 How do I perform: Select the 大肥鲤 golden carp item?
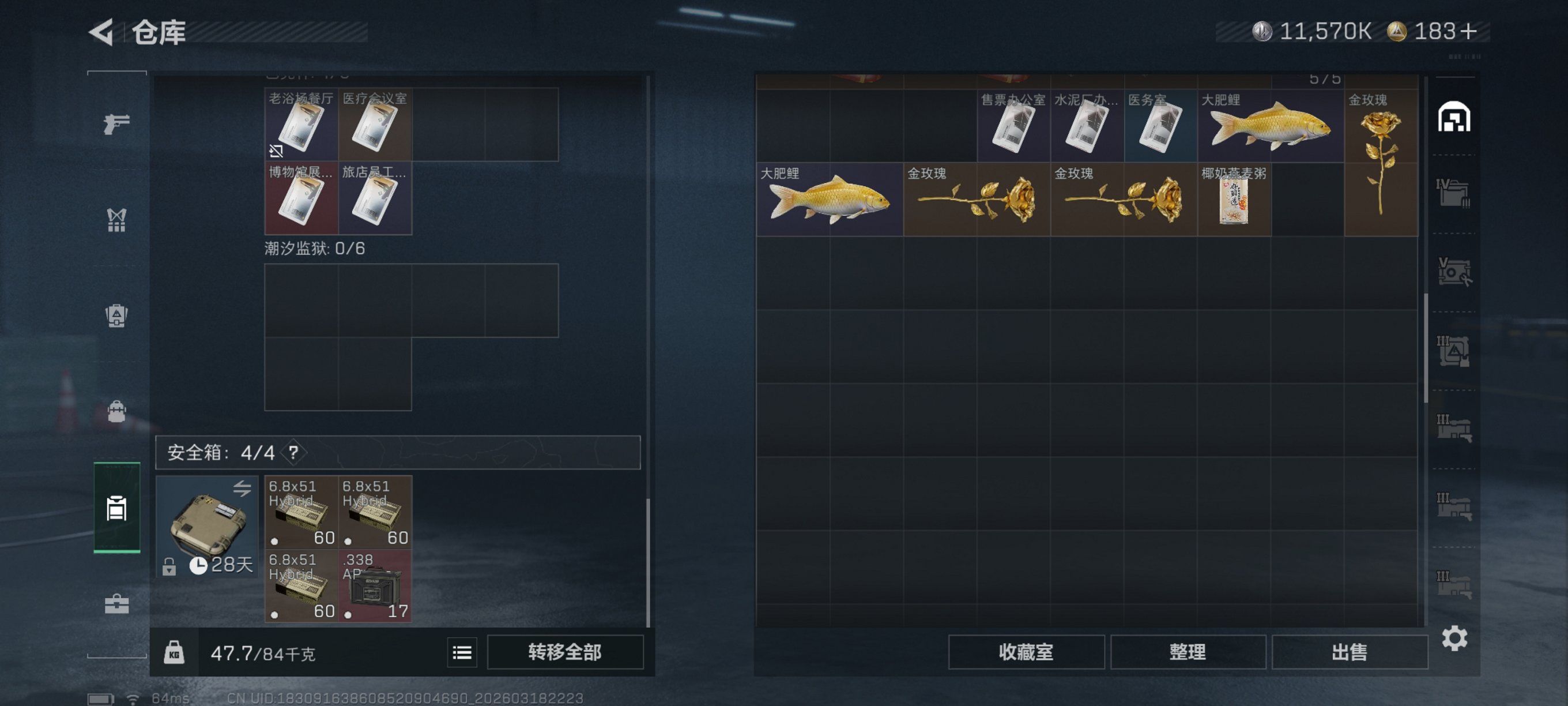[828, 201]
